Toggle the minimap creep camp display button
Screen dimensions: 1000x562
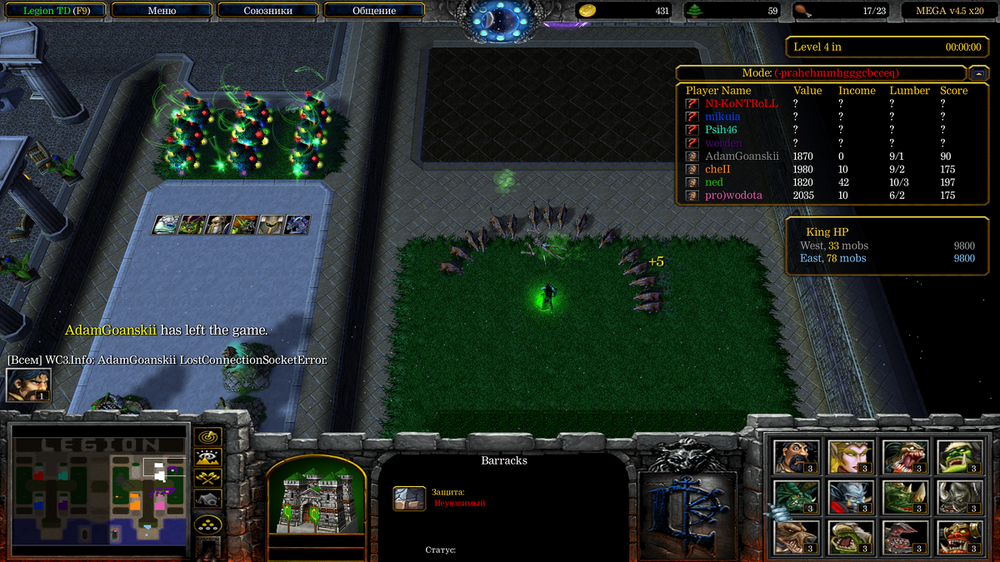point(208,499)
